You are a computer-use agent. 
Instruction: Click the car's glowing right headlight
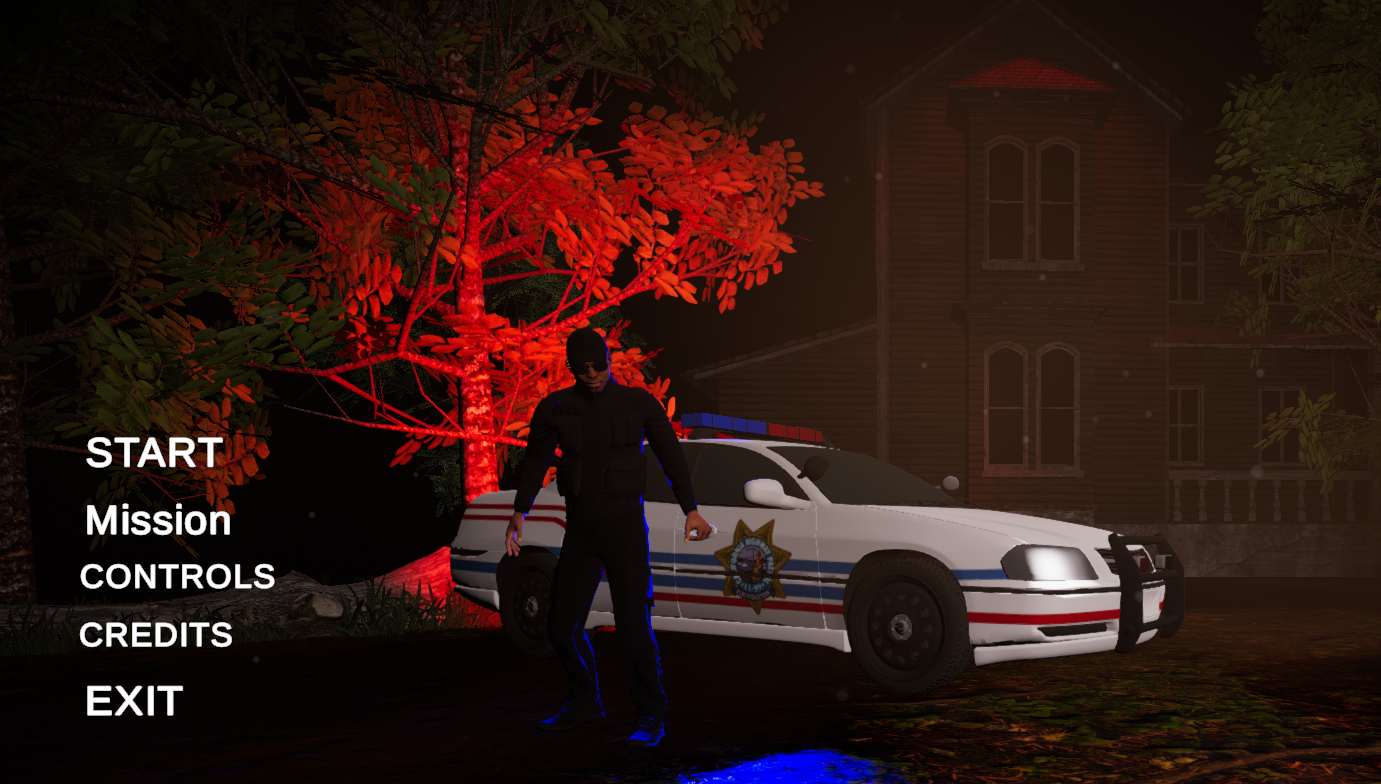pyautogui.click(x=1047, y=563)
